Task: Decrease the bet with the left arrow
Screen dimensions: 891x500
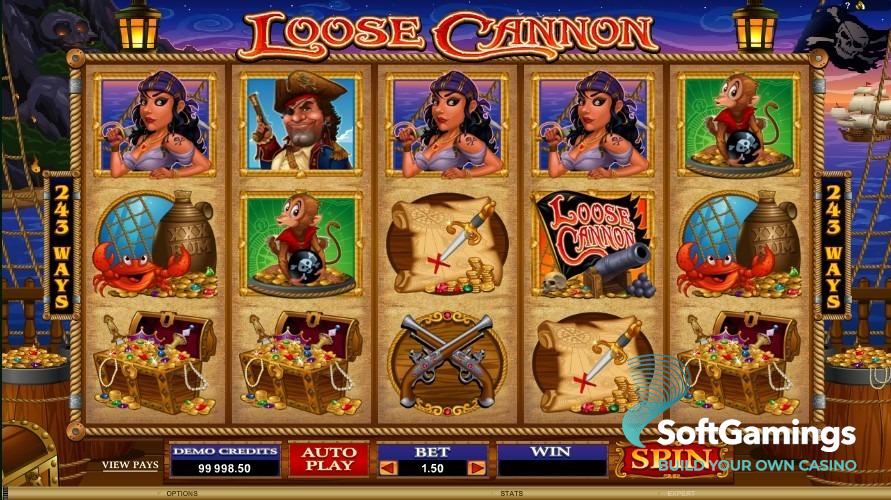Action: pyautogui.click(x=389, y=467)
